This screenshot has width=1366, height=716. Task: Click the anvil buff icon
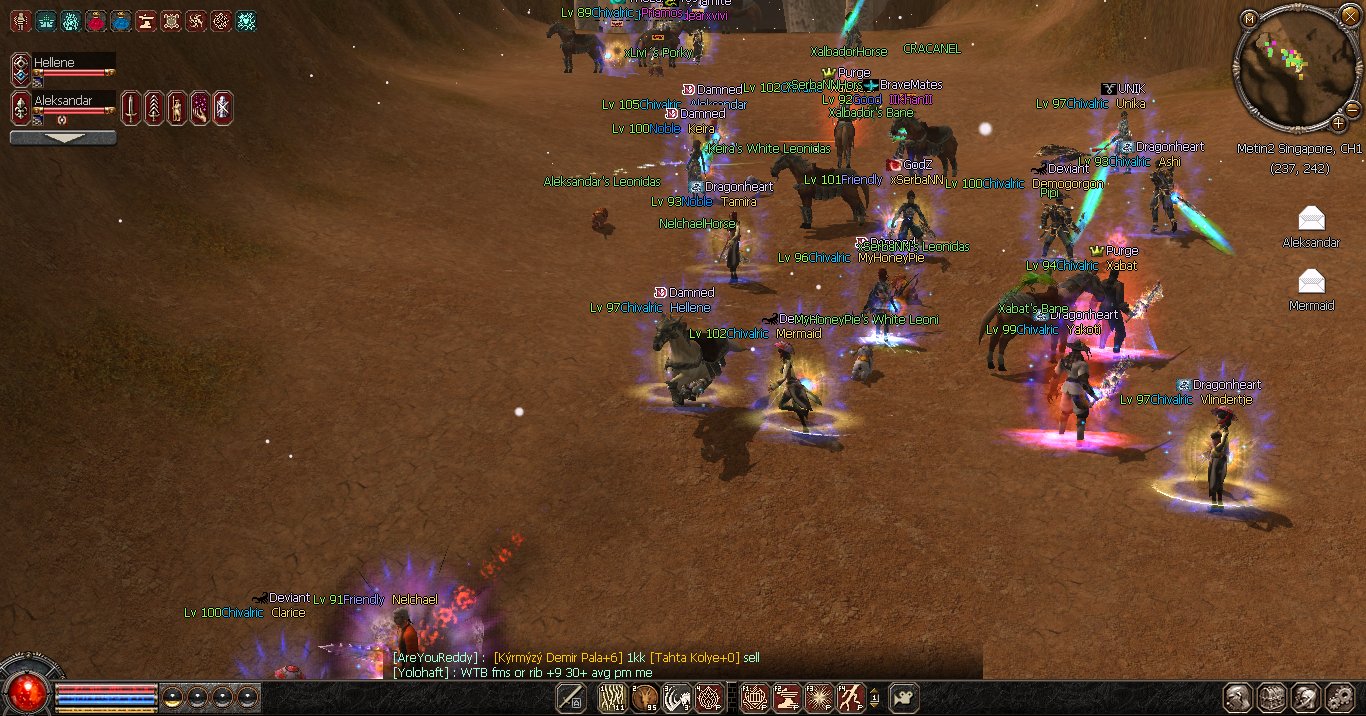tap(146, 20)
